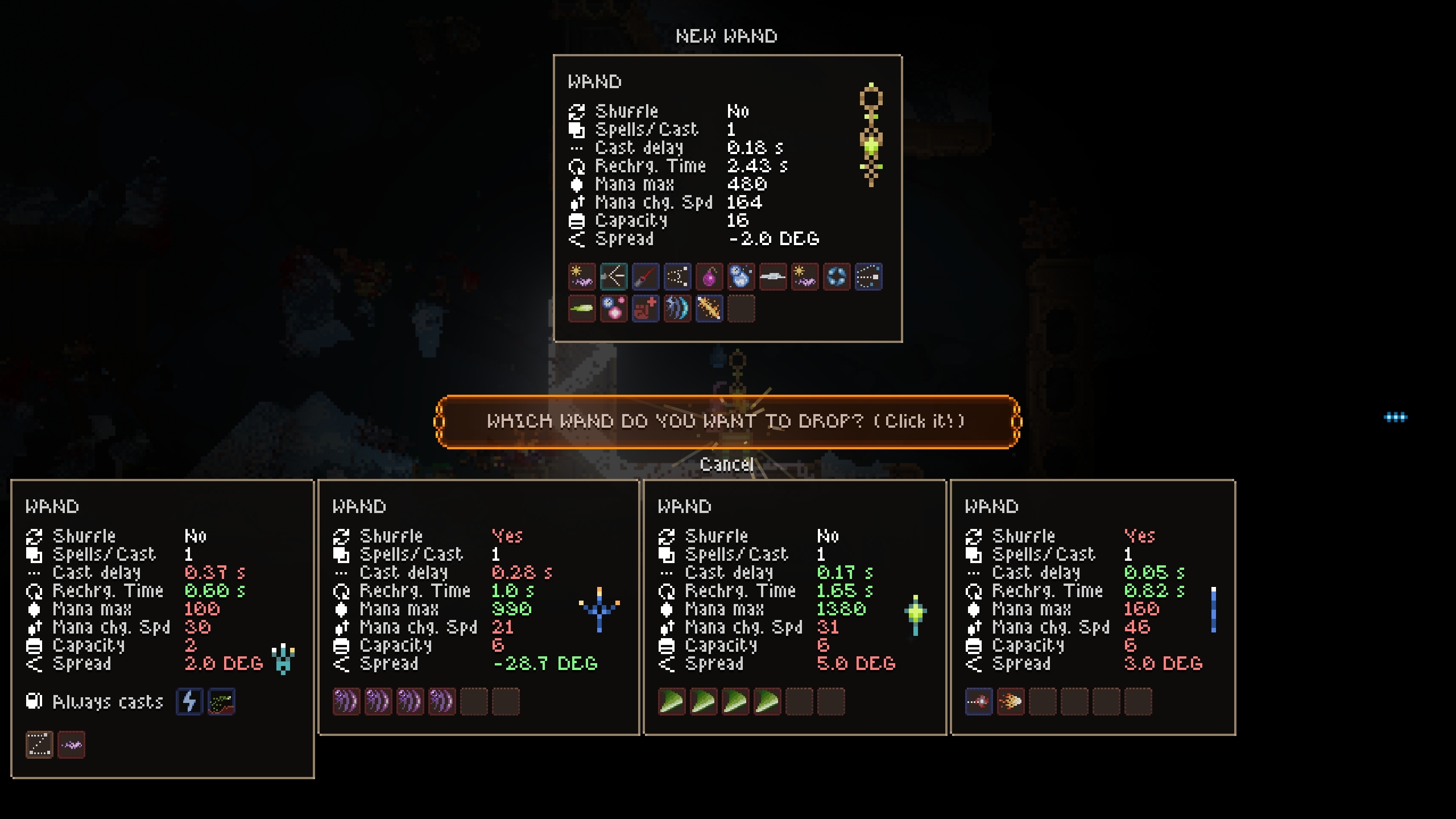Select the fireball spell icon

(x=1011, y=701)
